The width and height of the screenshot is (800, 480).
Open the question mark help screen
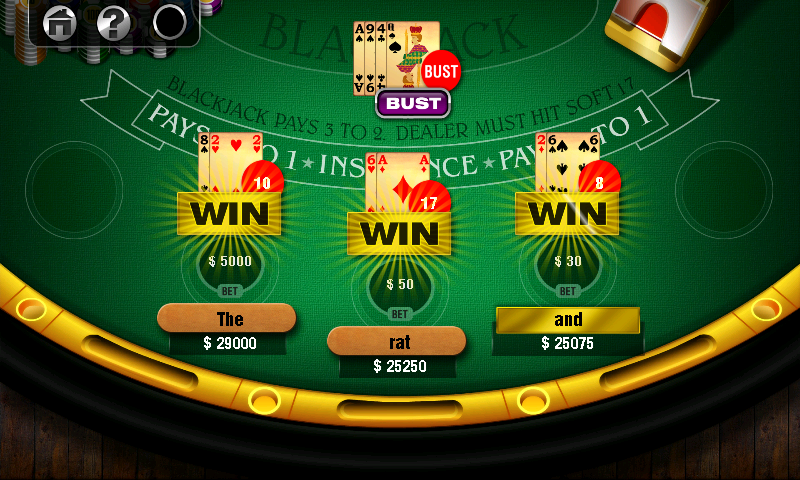[114, 22]
